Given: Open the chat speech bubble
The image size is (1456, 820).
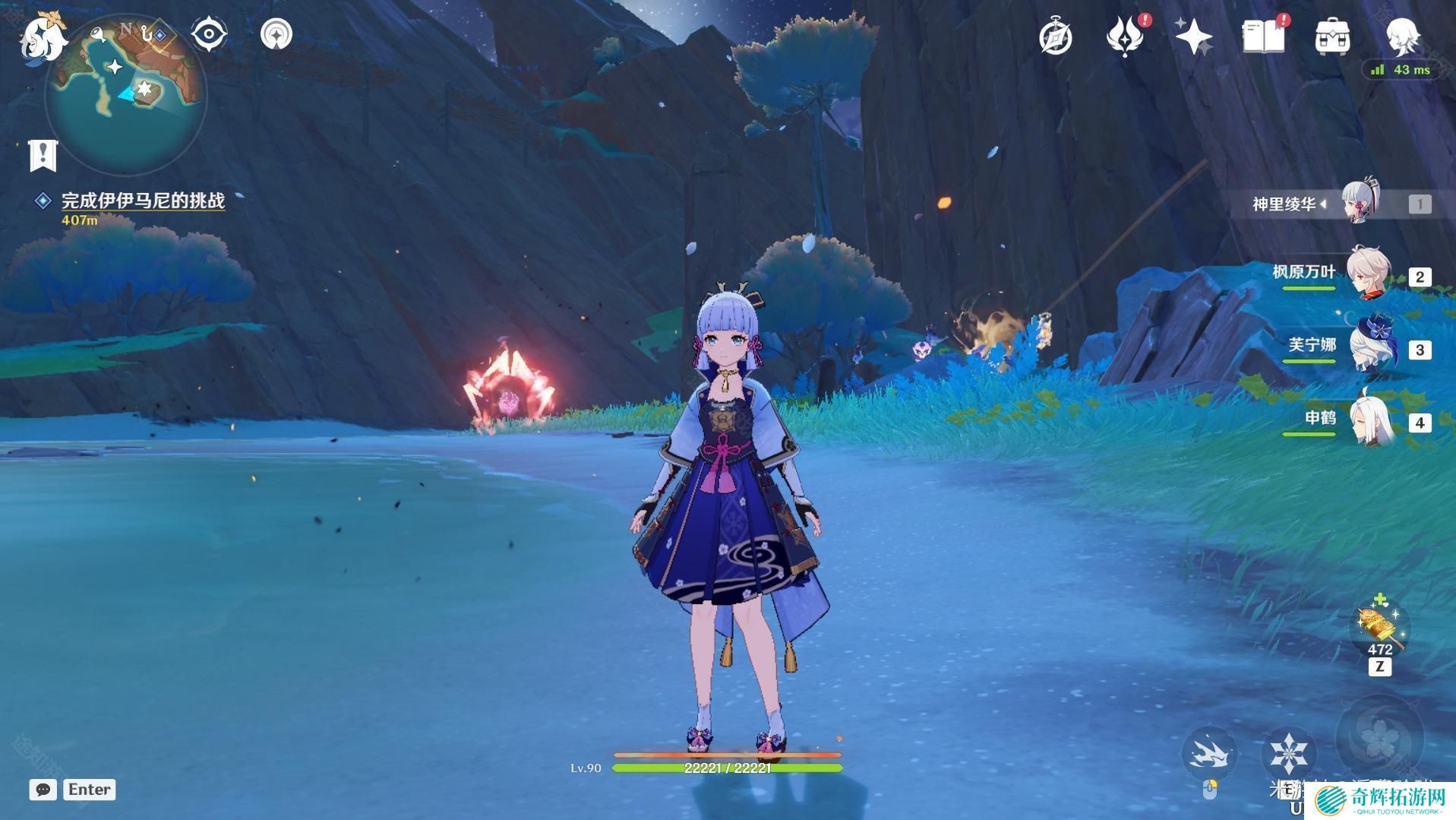Looking at the screenshot, I should pos(43,790).
